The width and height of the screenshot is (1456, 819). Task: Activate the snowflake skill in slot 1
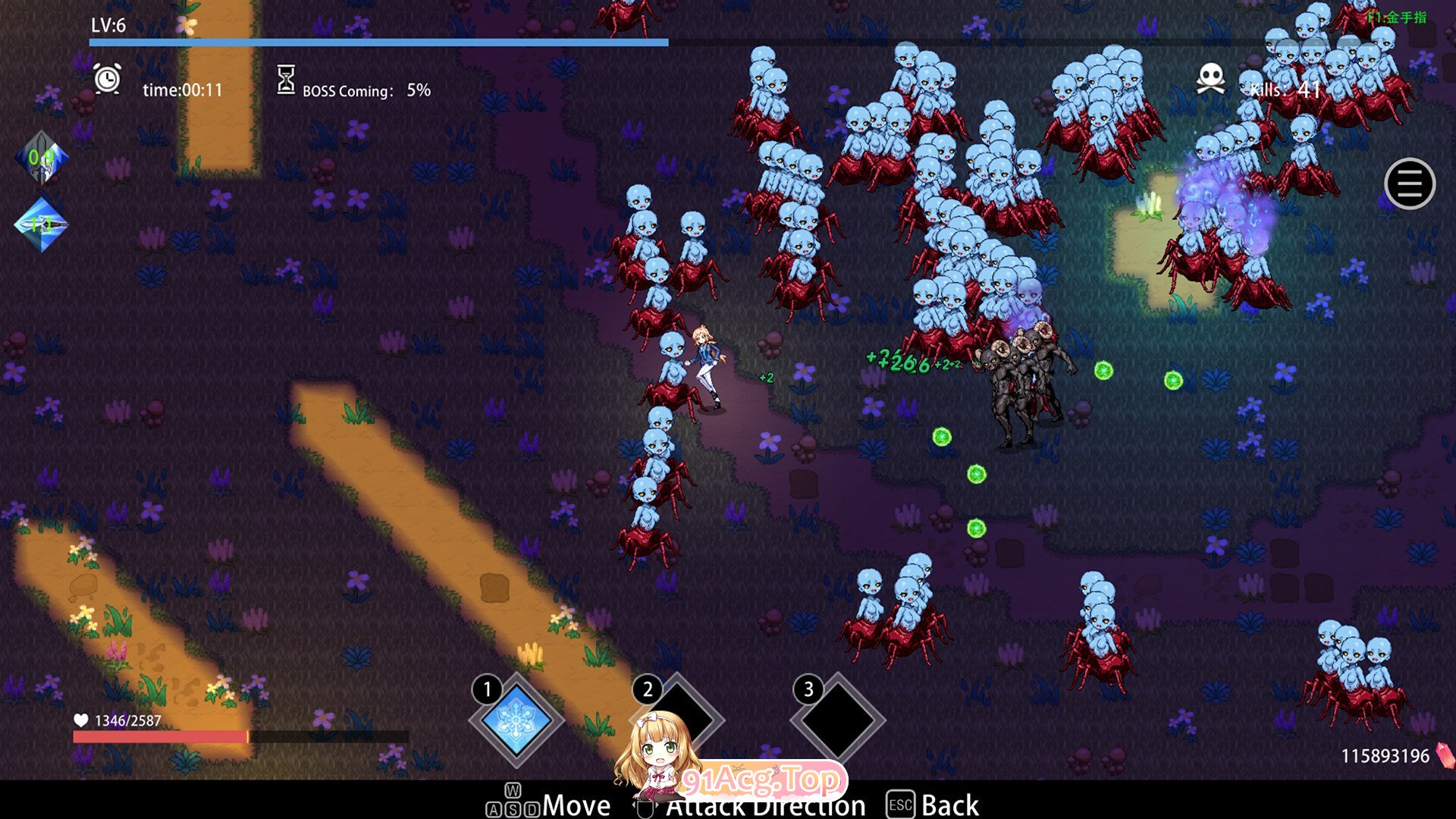tap(517, 720)
